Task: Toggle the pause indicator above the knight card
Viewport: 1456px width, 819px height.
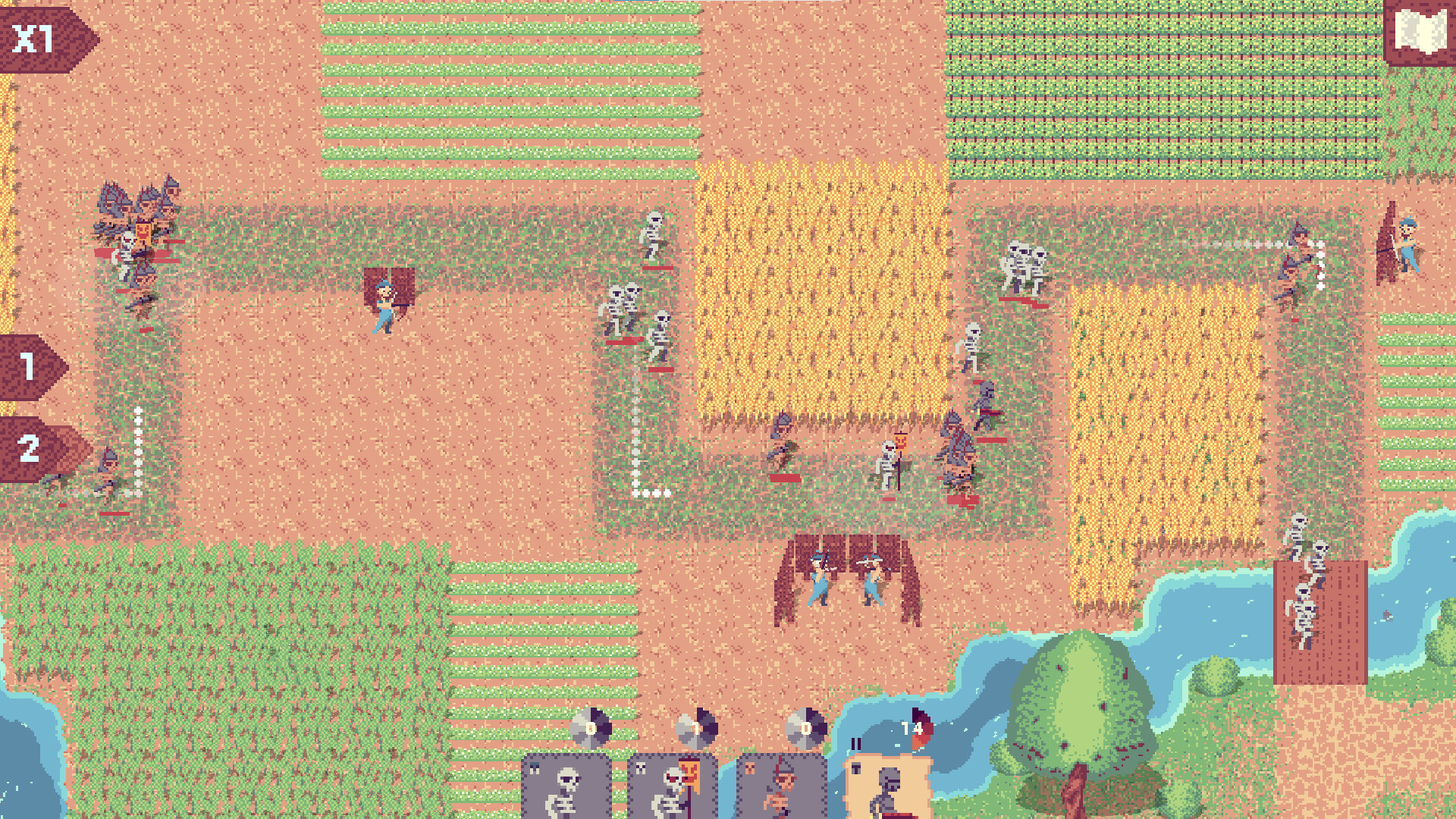Action: click(x=857, y=743)
